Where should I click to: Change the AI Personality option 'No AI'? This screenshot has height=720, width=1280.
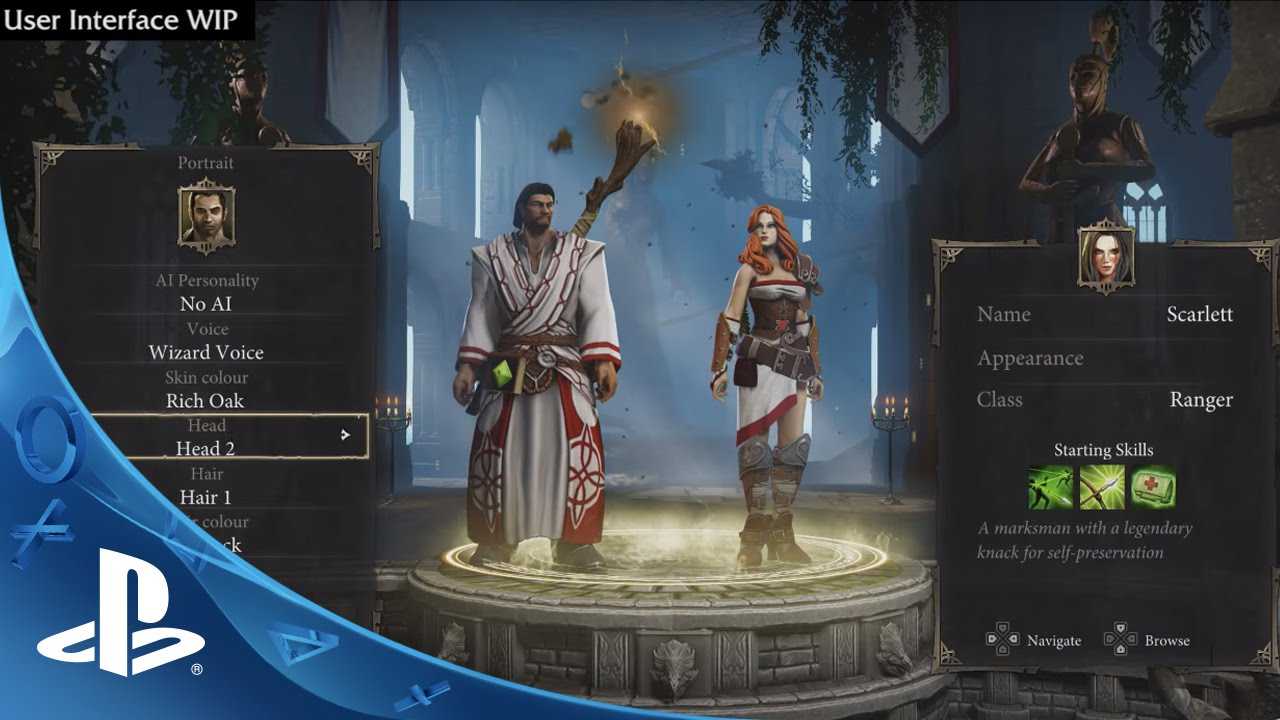coord(206,304)
